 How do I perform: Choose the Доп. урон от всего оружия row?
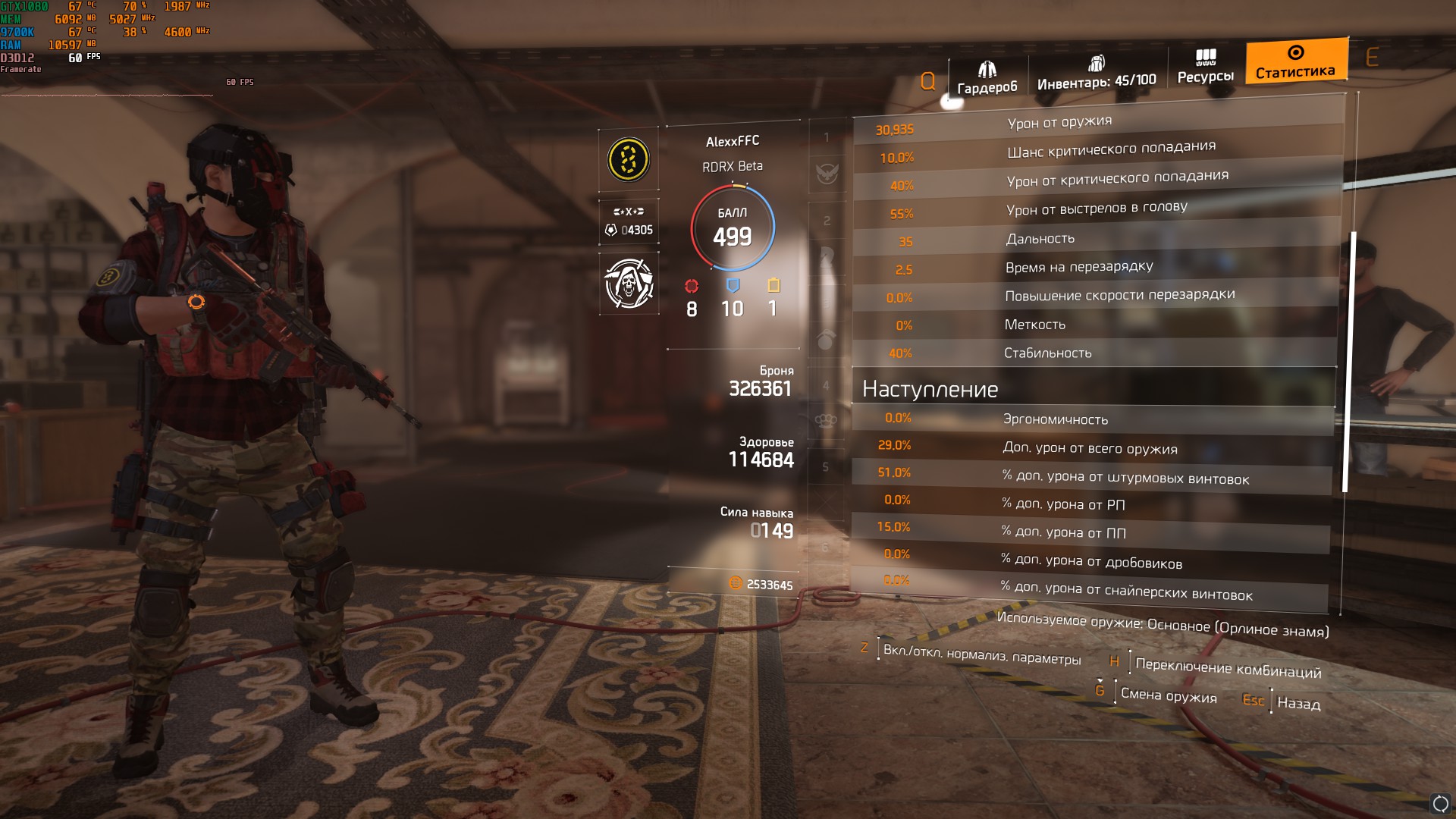pos(1090,447)
